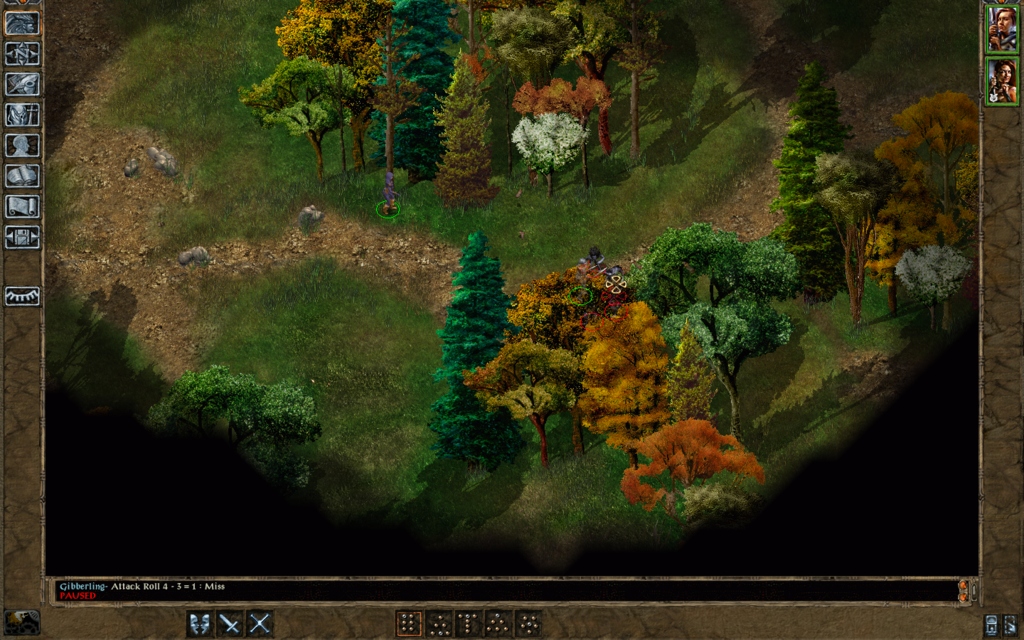1024x640 pixels.
Task: Open the area map with the compass icon
Action: (x=22, y=54)
